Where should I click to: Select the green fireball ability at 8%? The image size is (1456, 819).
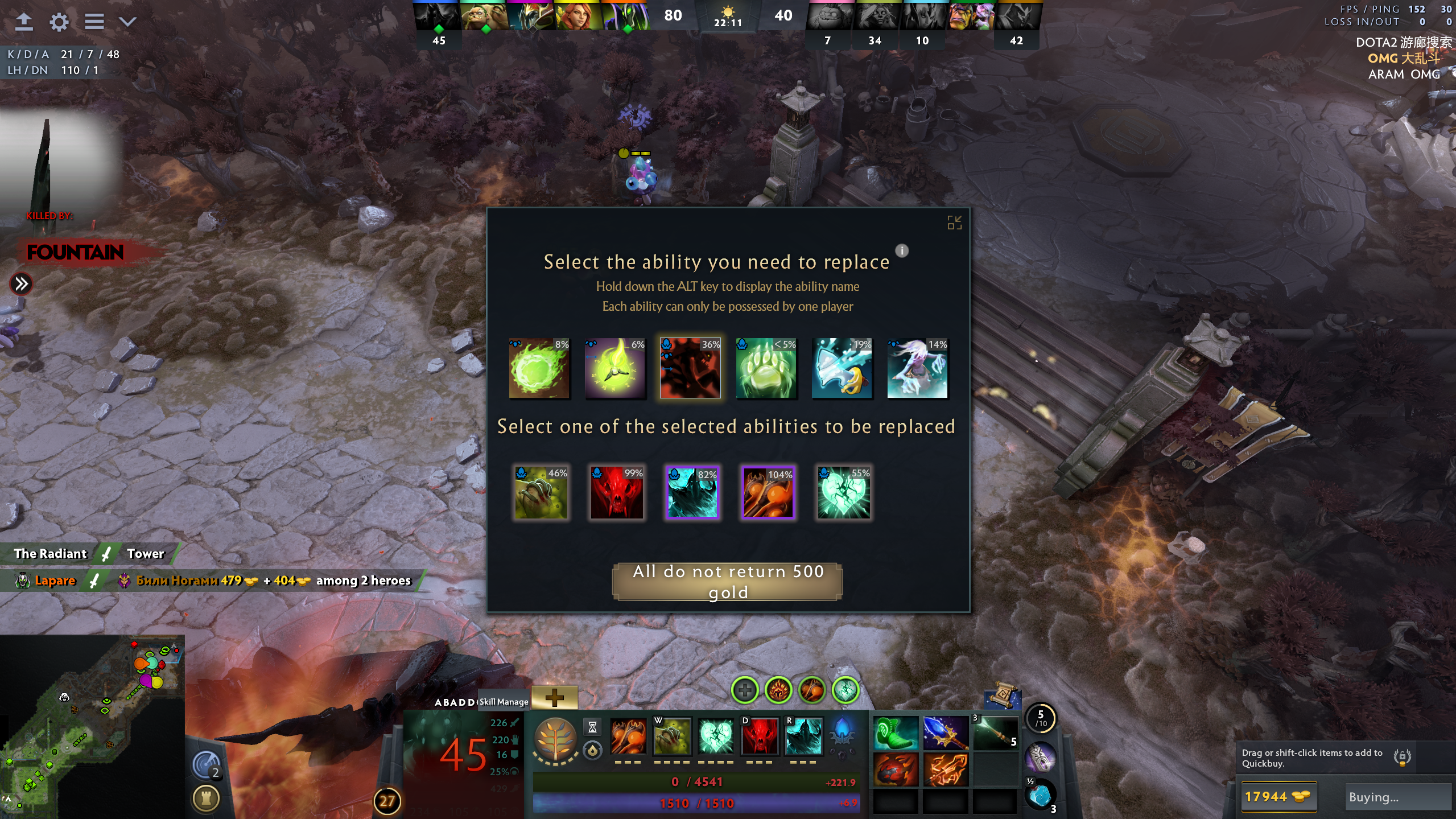click(x=539, y=368)
